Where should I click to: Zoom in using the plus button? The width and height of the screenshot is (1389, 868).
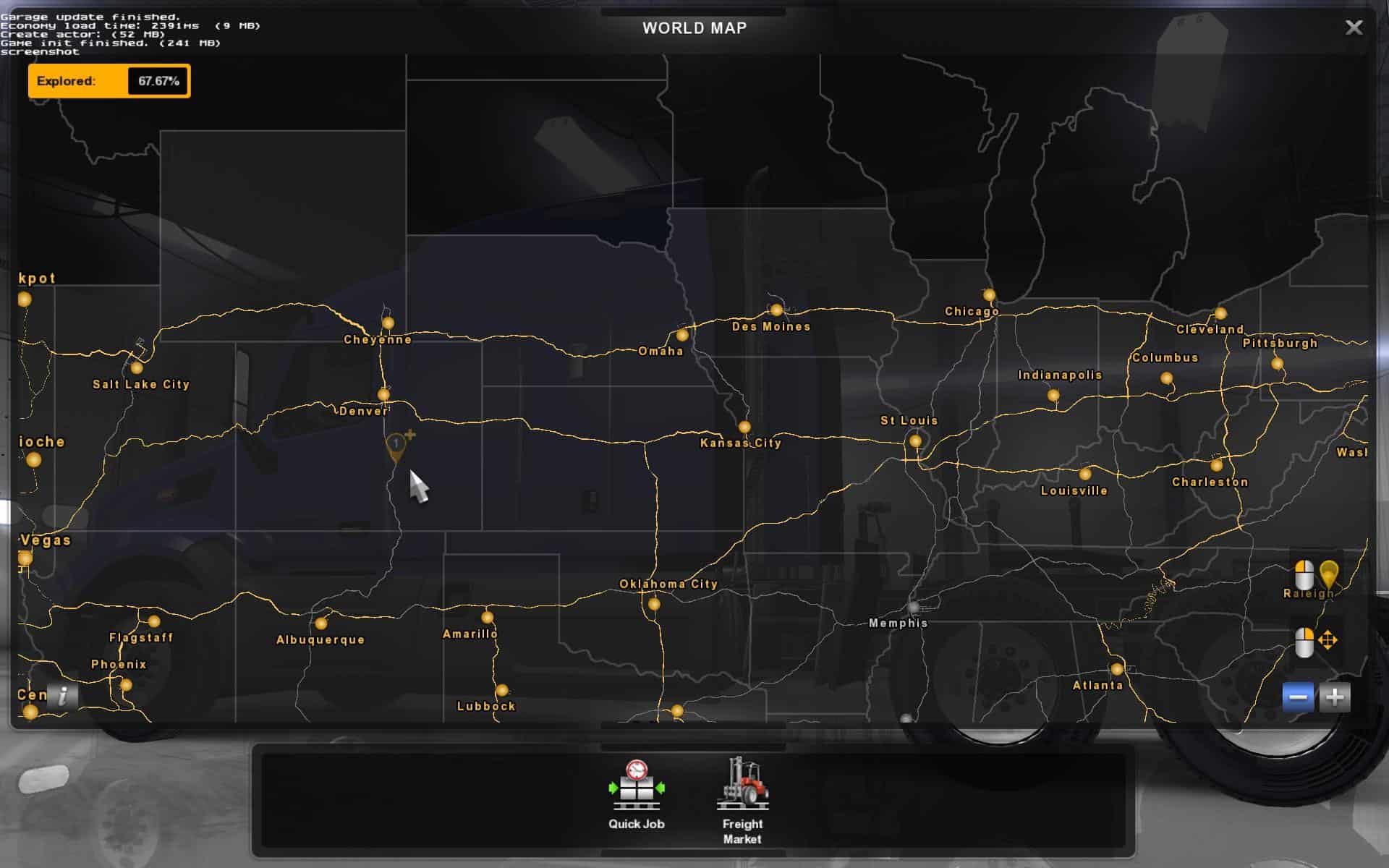click(1334, 697)
